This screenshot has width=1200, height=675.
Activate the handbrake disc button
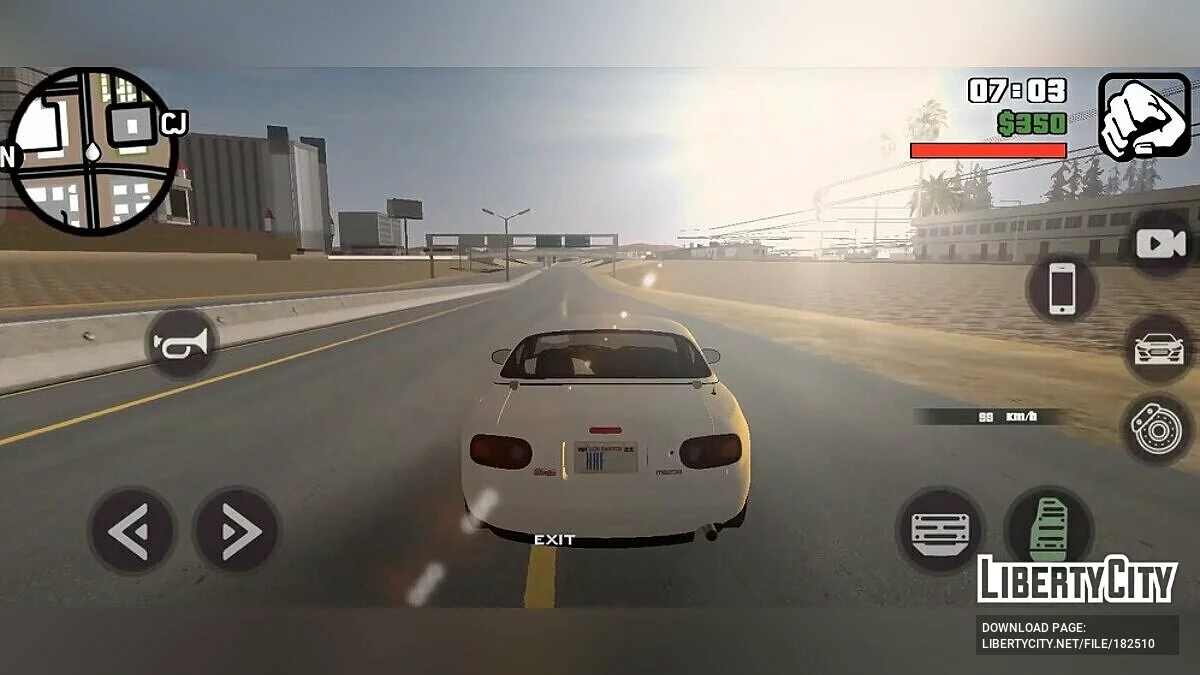[x=1155, y=428]
